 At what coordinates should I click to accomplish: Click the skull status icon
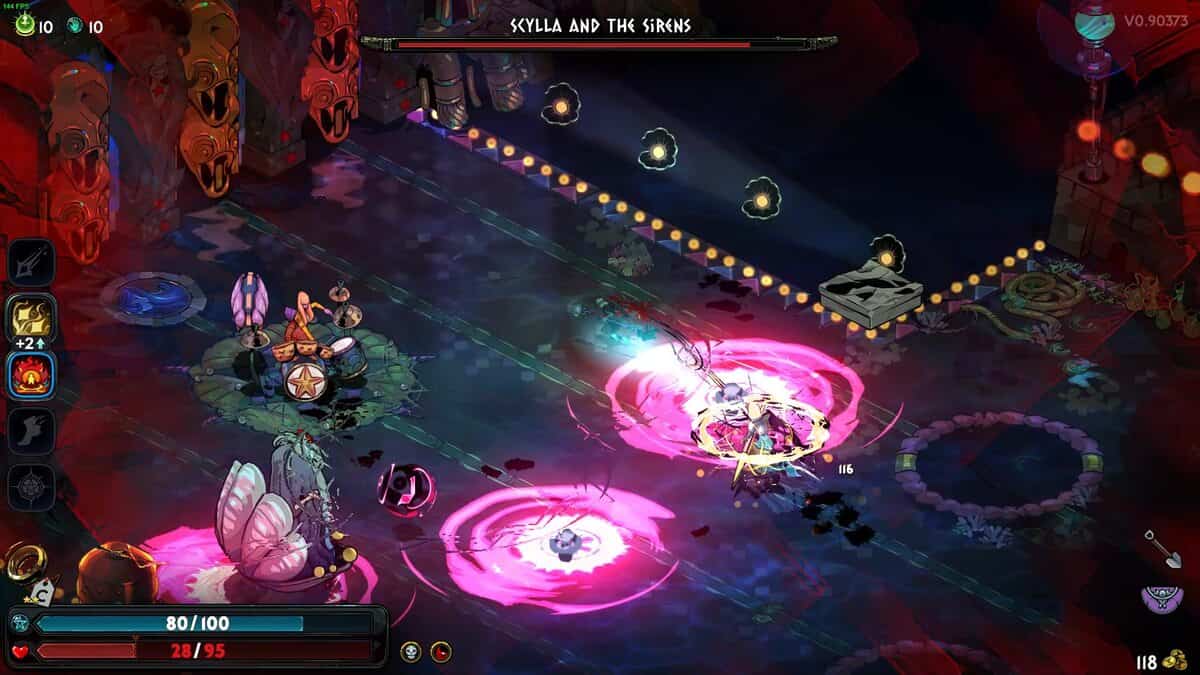[411, 652]
